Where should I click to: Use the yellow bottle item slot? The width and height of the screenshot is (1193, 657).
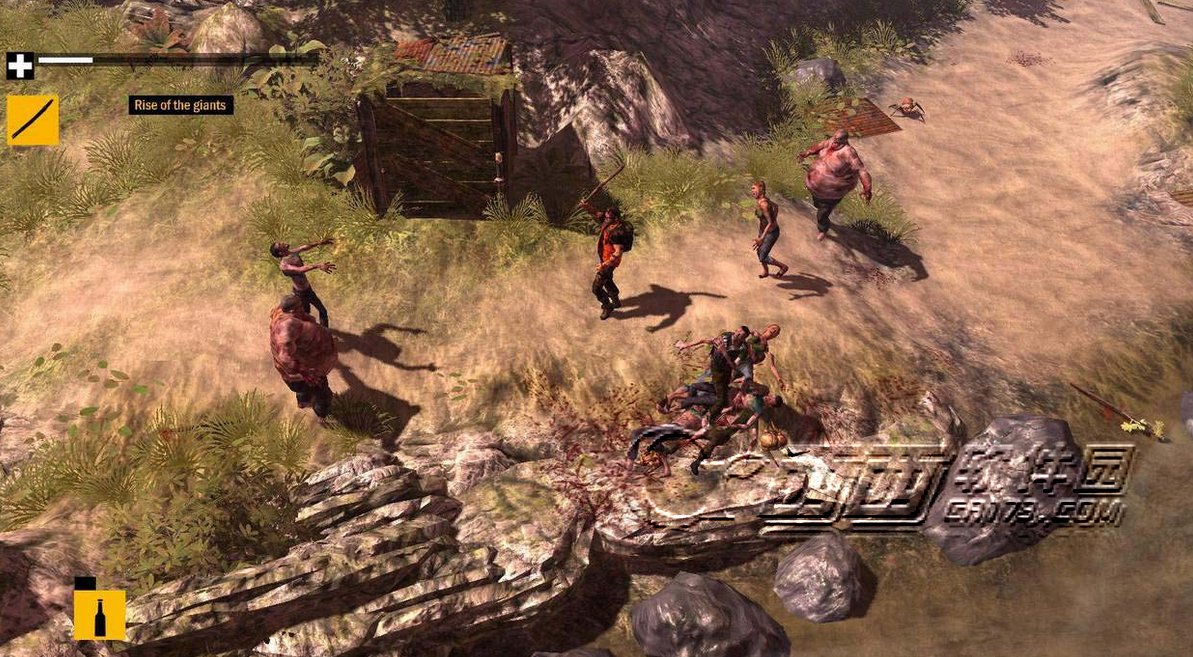tap(99, 614)
